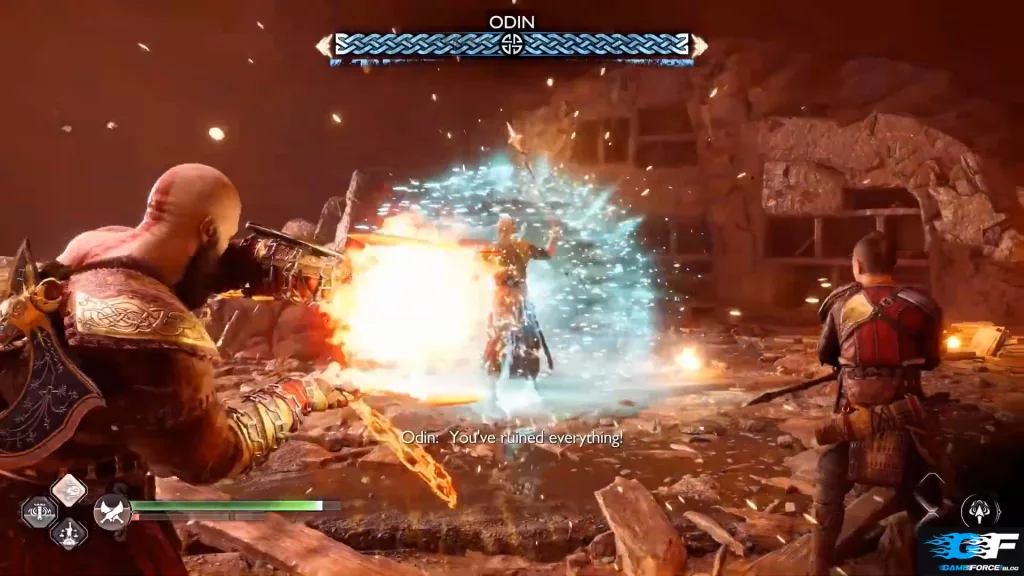Select the crossed blades weapon icon
The image size is (1024, 576).
pyautogui.click(x=112, y=513)
